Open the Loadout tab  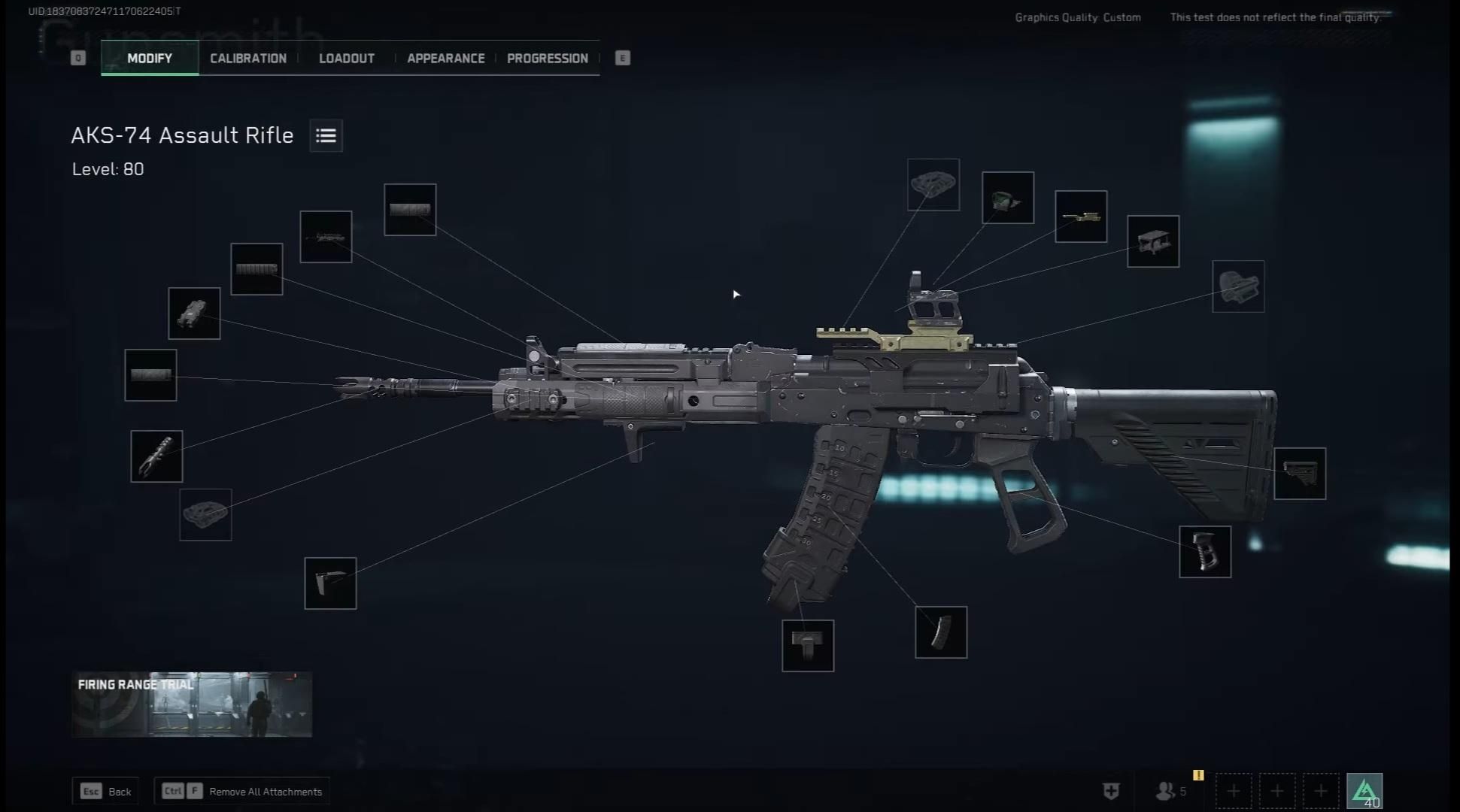[x=346, y=58]
